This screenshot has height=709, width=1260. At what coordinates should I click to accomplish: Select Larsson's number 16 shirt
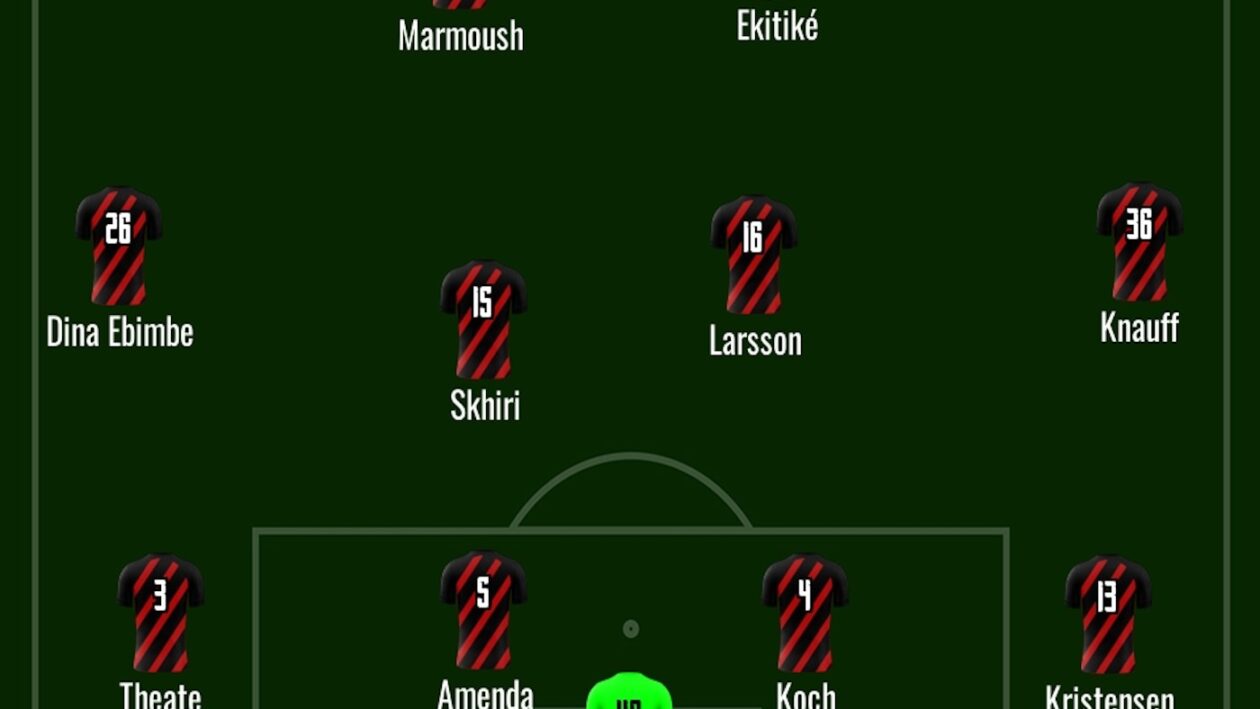tap(754, 254)
